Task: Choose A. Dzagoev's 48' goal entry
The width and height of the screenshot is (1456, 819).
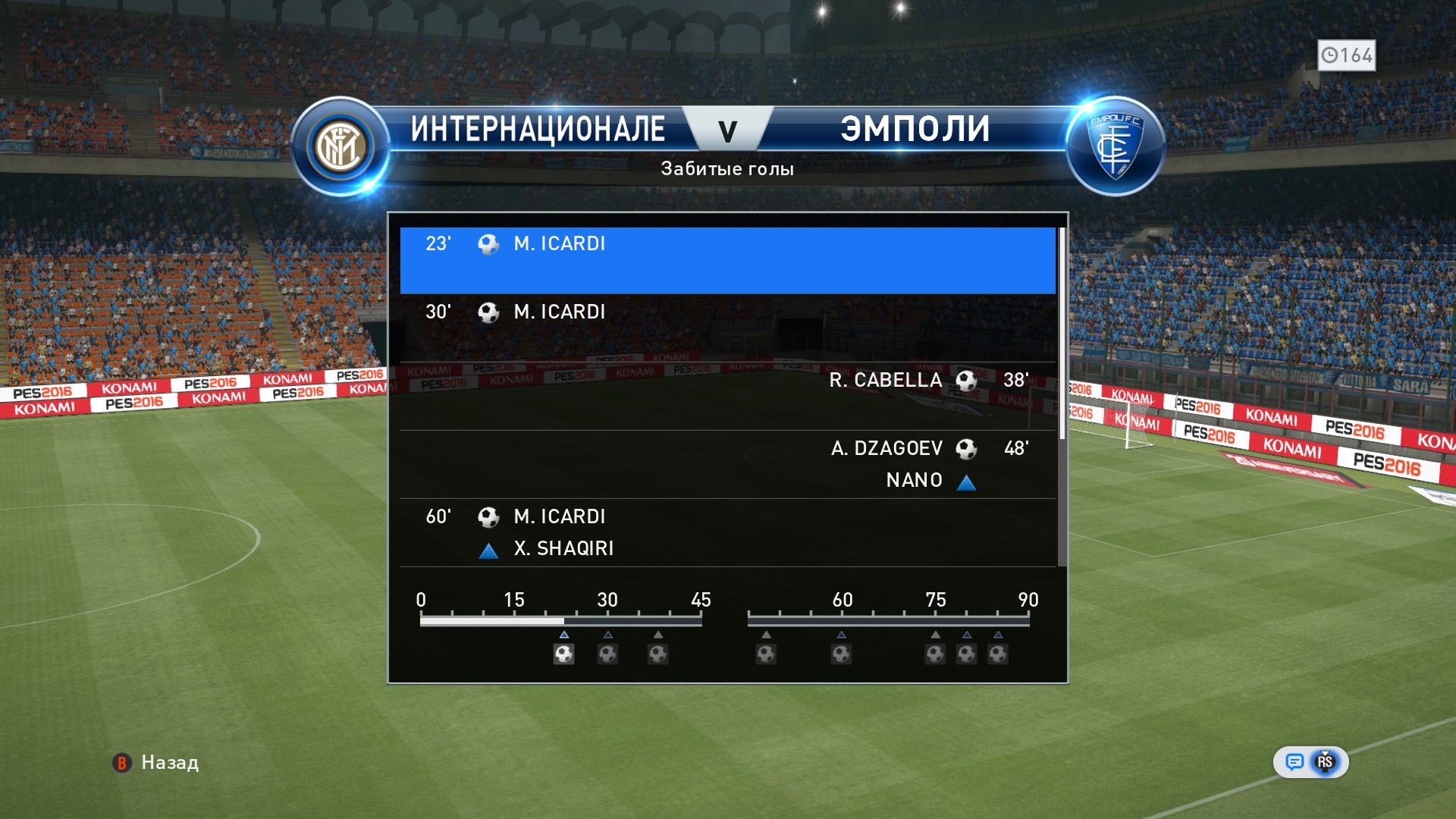Action: 726,464
